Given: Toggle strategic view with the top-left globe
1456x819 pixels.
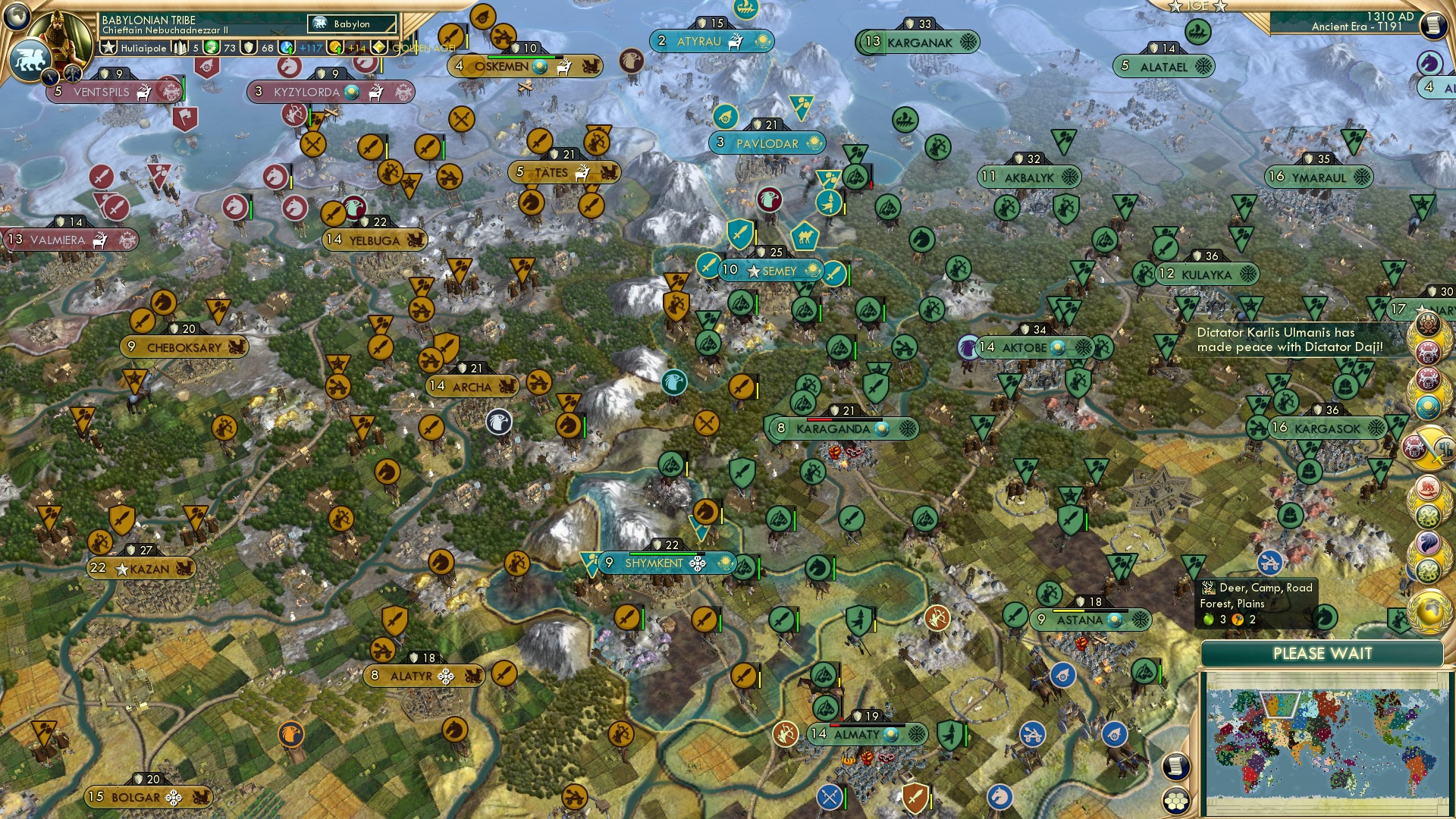Looking at the screenshot, I should tap(17, 15).
